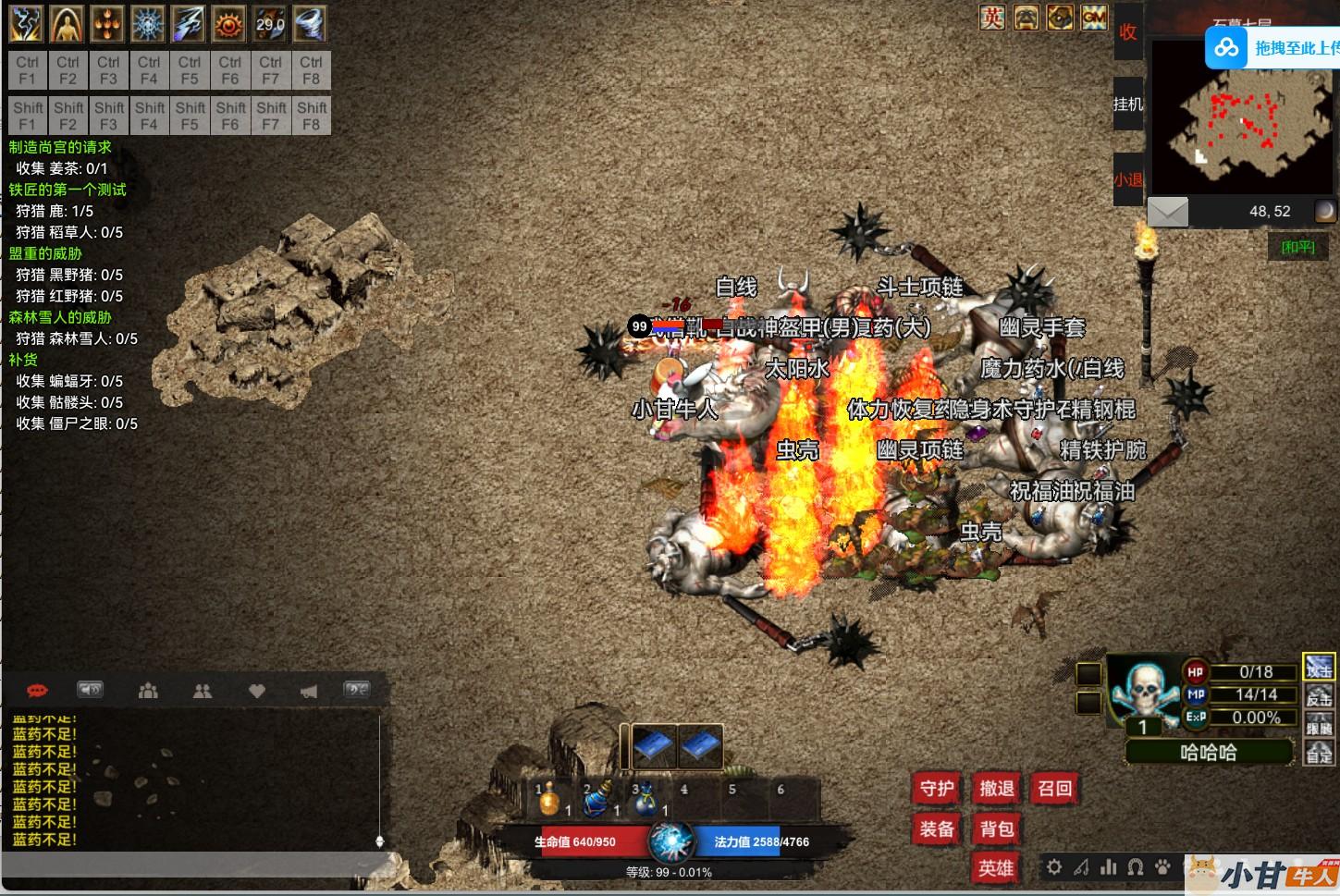Open the mail envelope icon
This screenshot has width=1340, height=896.
point(1167,212)
